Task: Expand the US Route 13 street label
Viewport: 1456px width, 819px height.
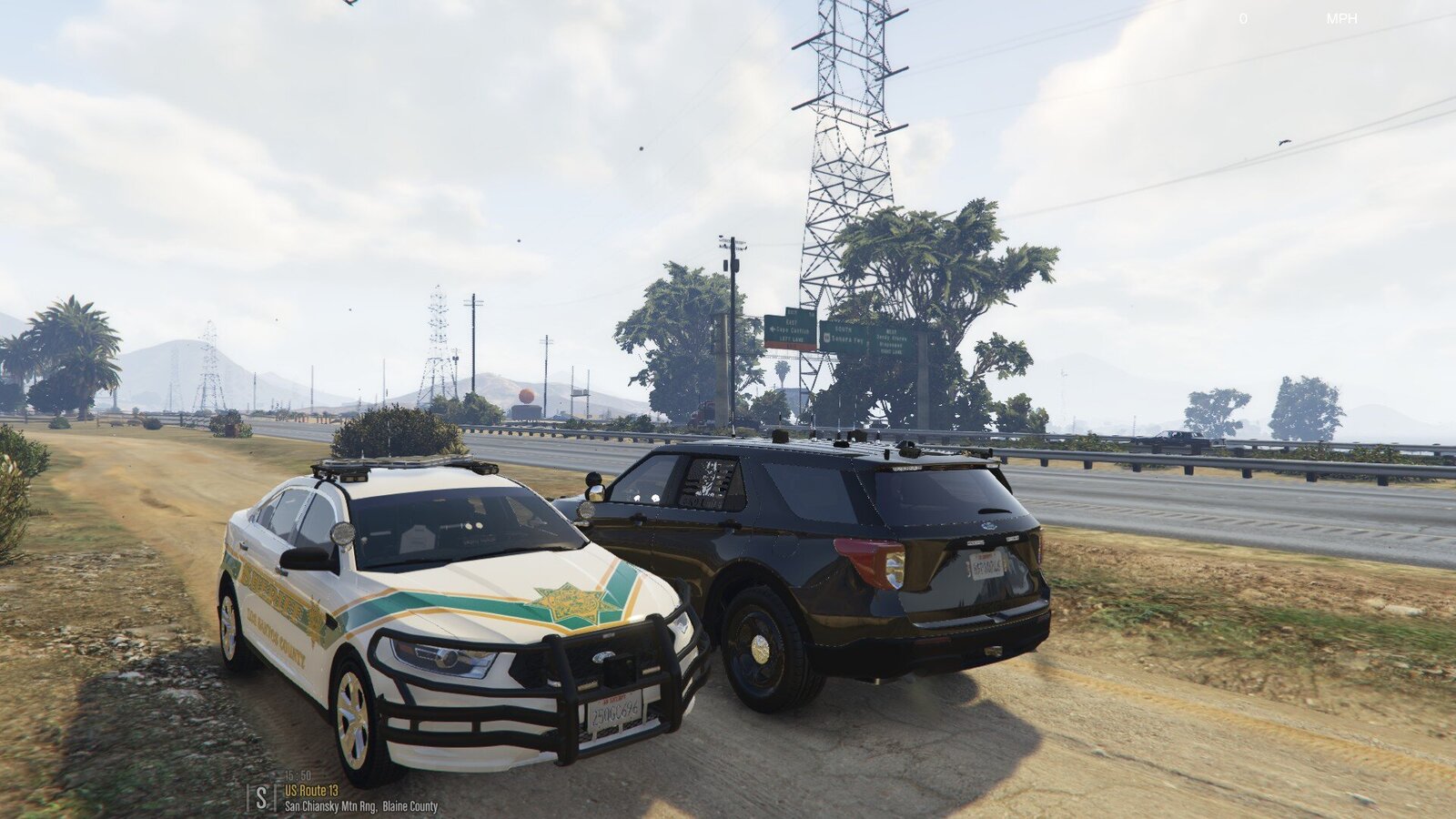Action: (x=310, y=791)
